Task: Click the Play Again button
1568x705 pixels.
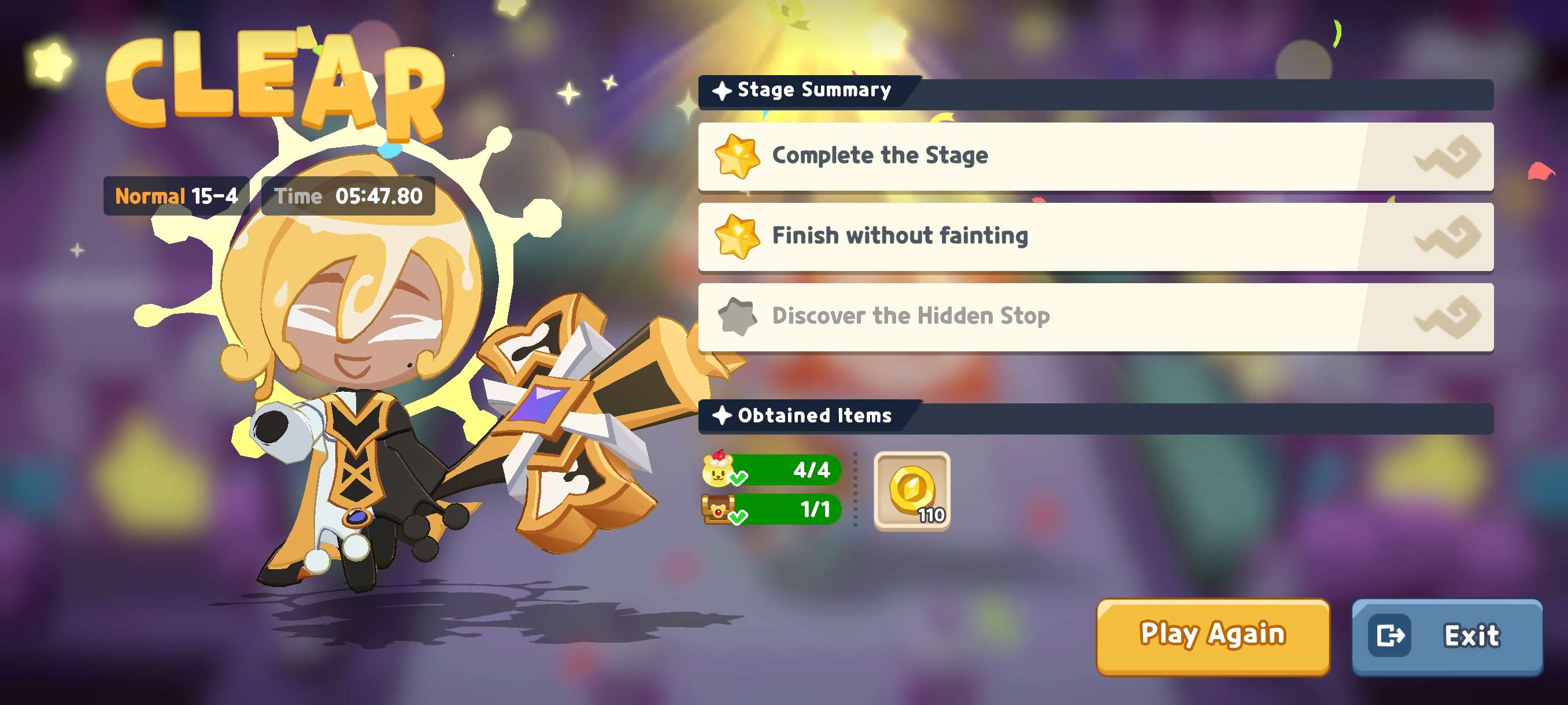Action: click(x=1212, y=636)
